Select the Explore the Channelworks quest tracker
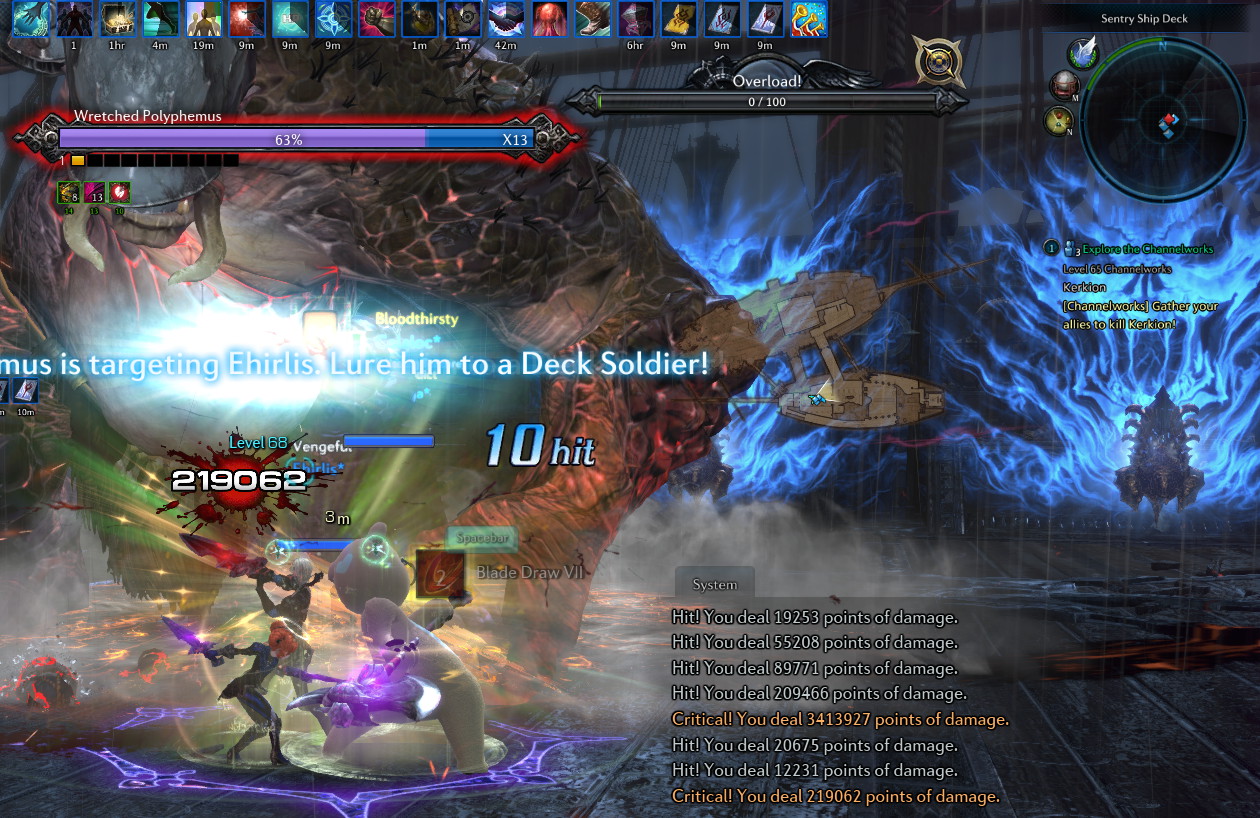This screenshot has width=1260, height=818. tap(1138, 248)
